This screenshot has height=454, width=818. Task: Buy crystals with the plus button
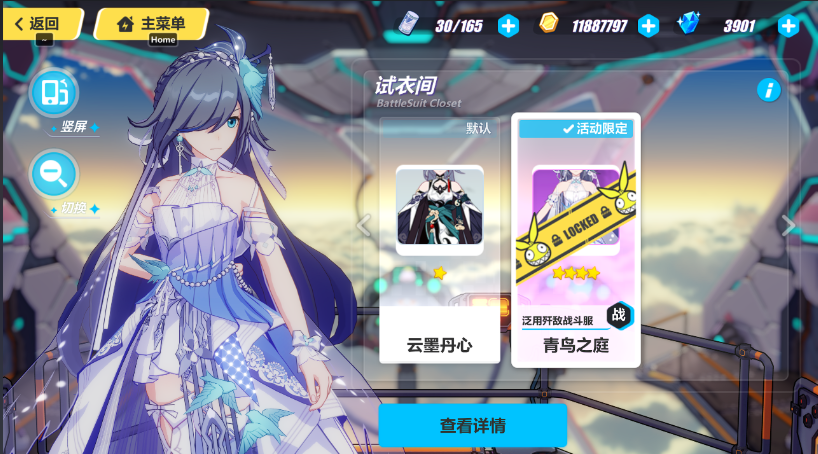(x=788, y=25)
